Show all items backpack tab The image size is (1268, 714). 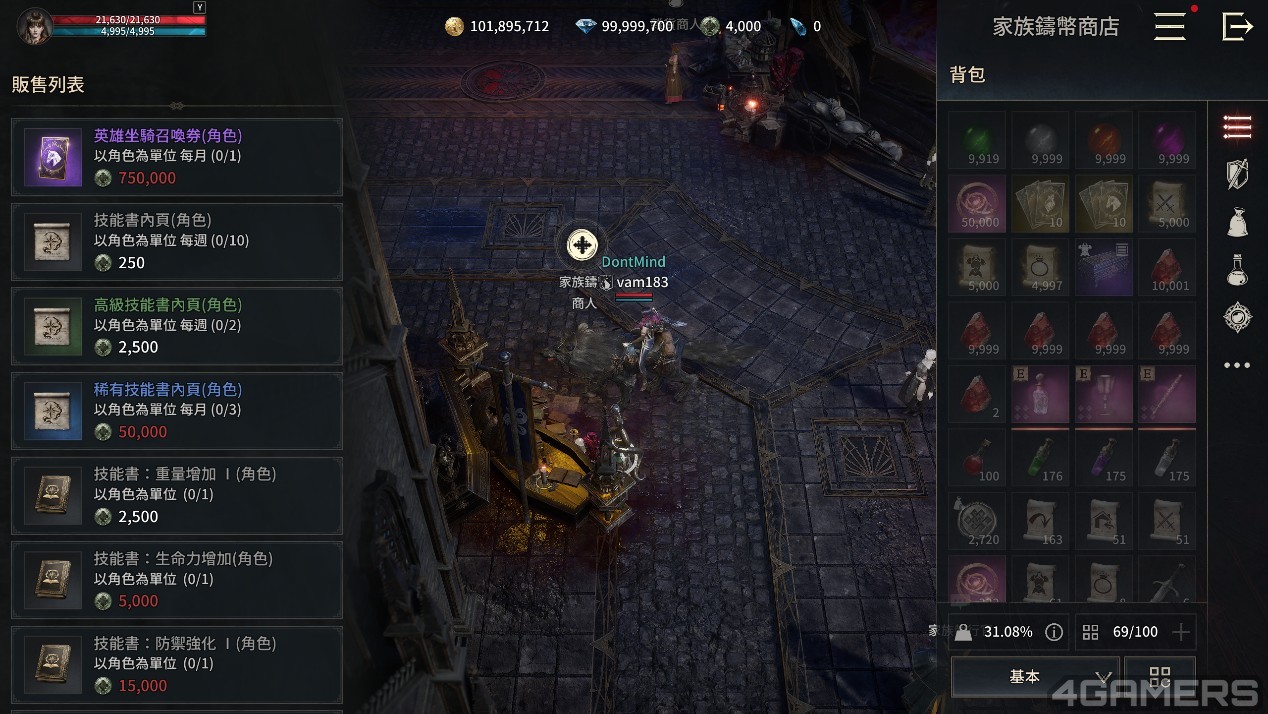(1237, 127)
